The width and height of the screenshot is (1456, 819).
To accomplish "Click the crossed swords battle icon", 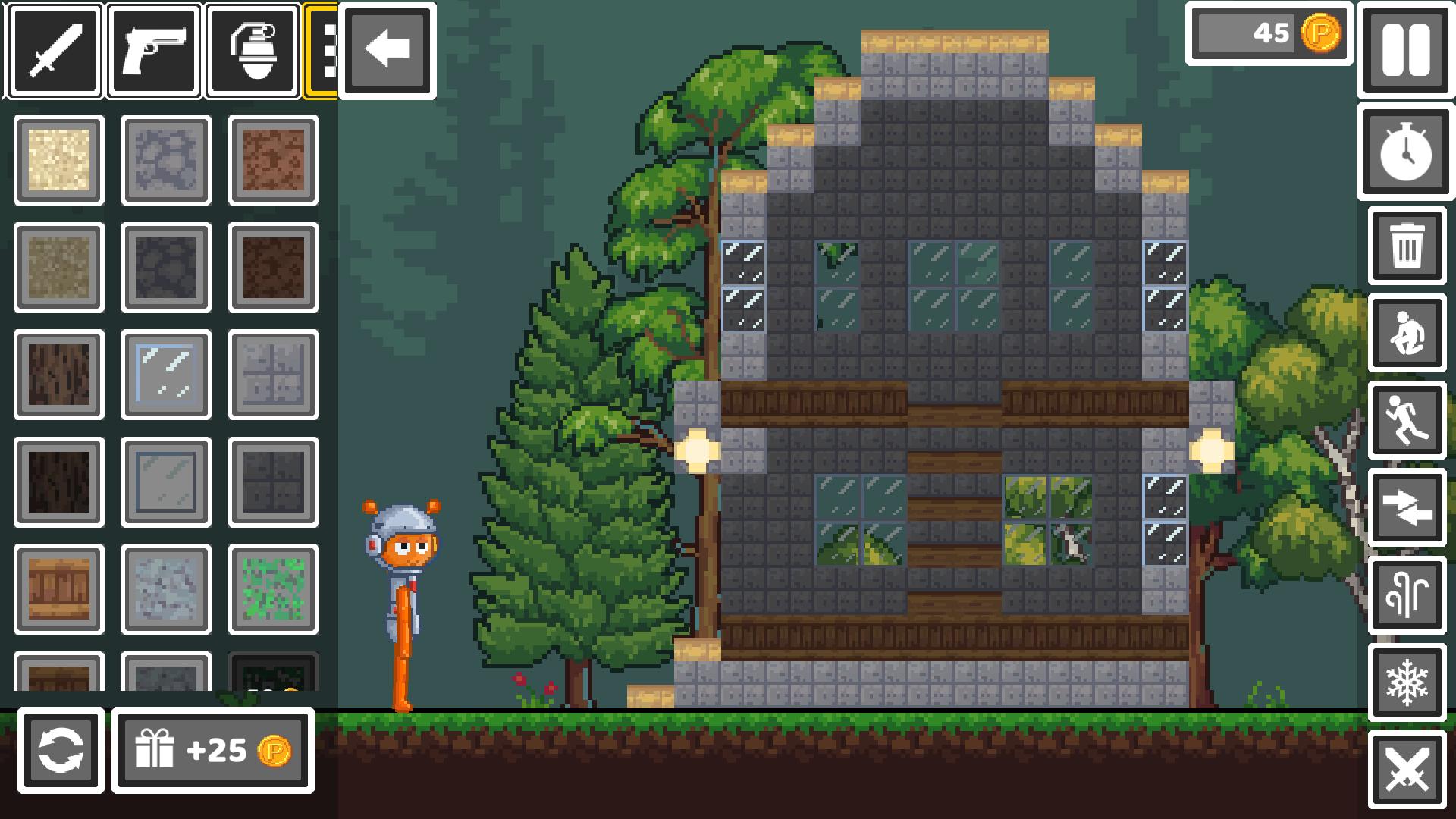I will coord(1407,772).
